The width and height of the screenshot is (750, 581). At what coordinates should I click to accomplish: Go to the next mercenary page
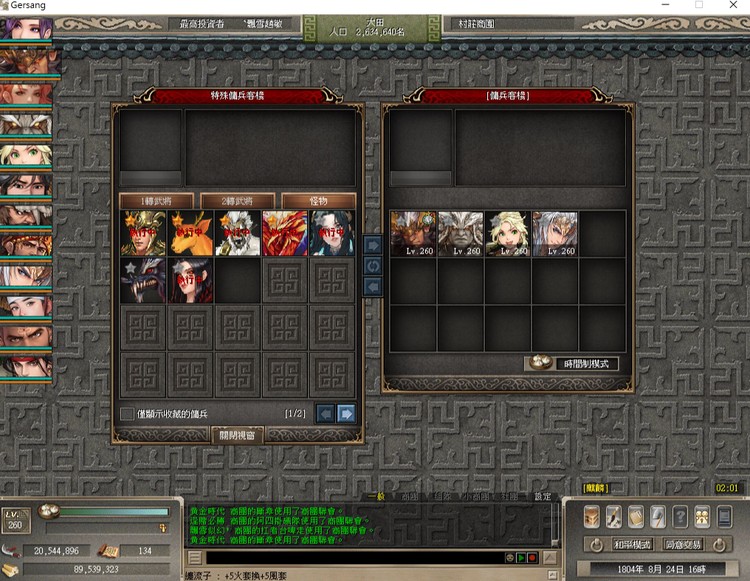tap(347, 413)
